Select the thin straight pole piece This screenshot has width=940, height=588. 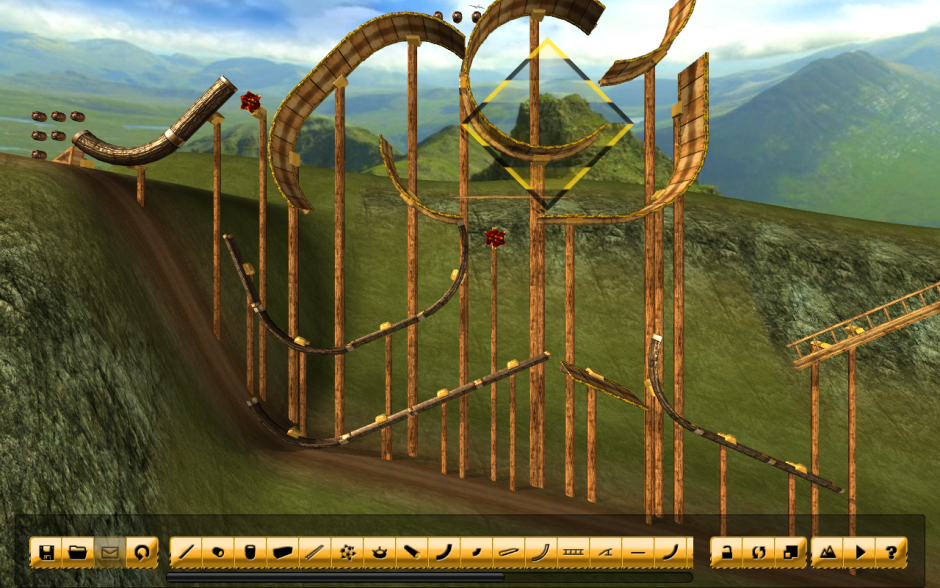coord(314,551)
